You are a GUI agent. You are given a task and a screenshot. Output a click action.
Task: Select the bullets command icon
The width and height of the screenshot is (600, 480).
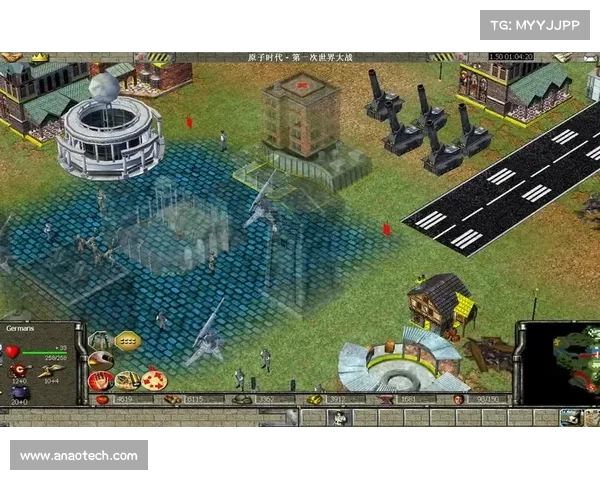point(128,380)
